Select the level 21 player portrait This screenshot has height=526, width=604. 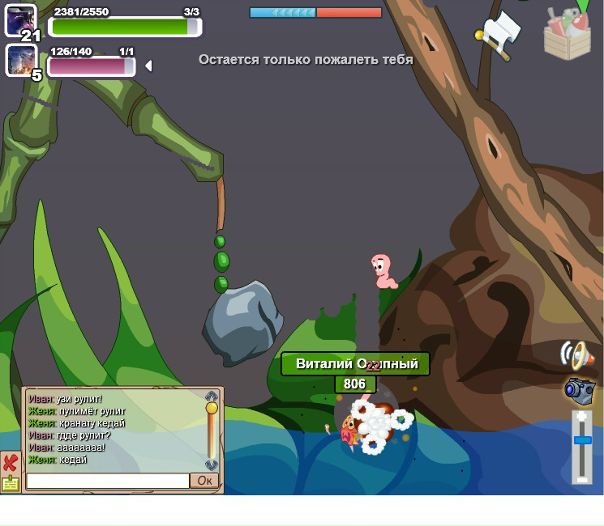click(21, 21)
